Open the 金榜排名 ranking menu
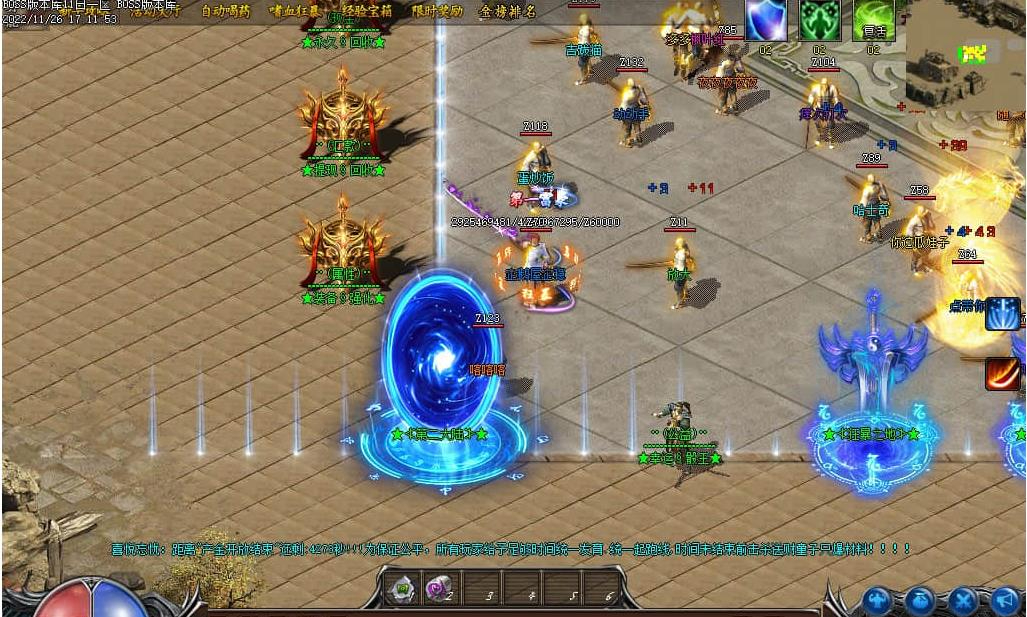Image resolution: width=1027 pixels, height=617 pixels. click(x=507, y=11)
